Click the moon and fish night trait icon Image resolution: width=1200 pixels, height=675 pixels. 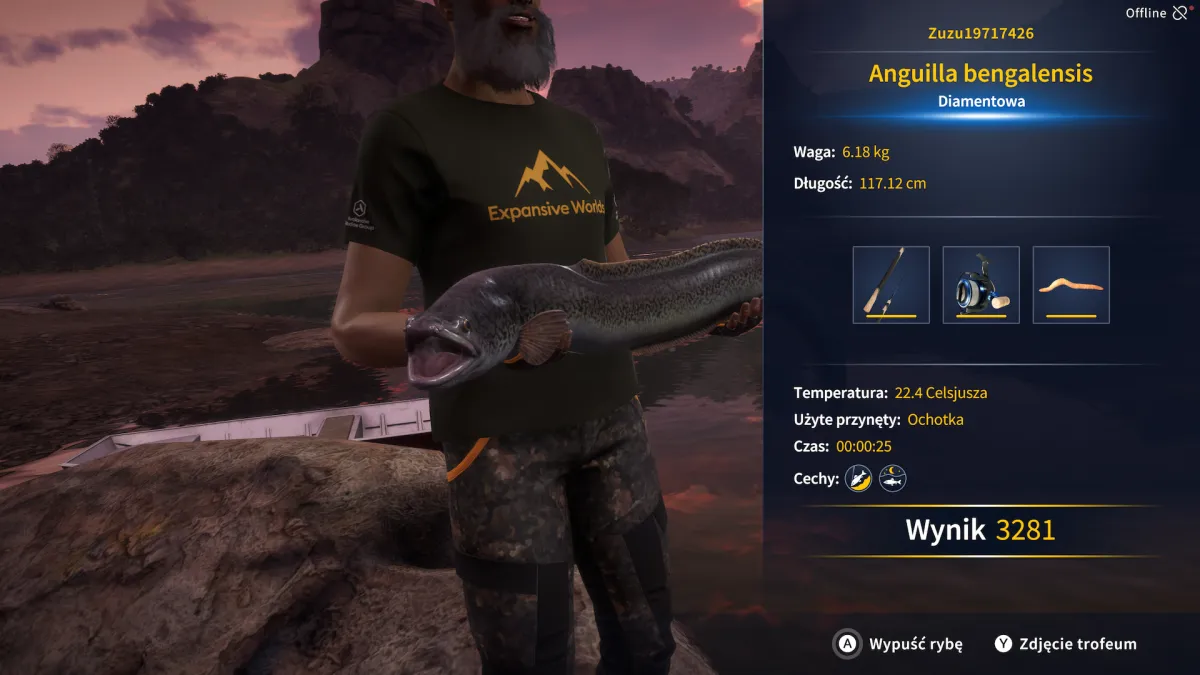pos(892,479)
